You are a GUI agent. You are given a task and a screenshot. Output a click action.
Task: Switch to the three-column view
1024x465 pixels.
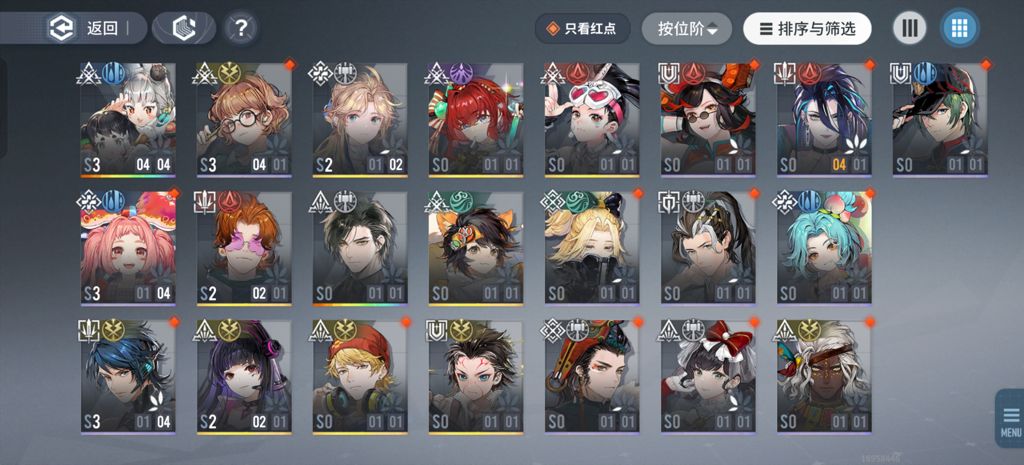[x=909, y=28]
